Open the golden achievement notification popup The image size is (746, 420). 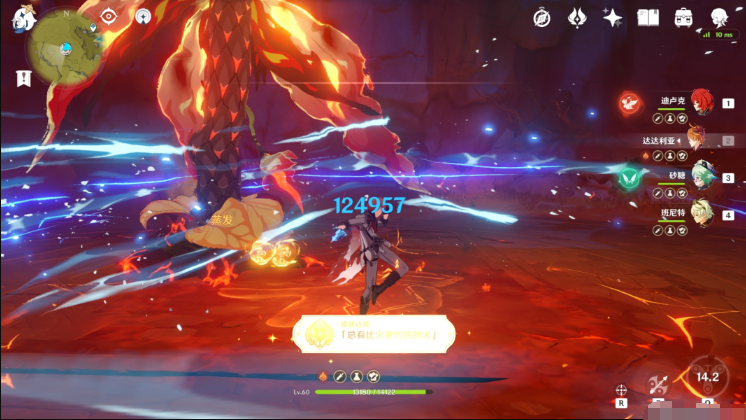point(372,332)
